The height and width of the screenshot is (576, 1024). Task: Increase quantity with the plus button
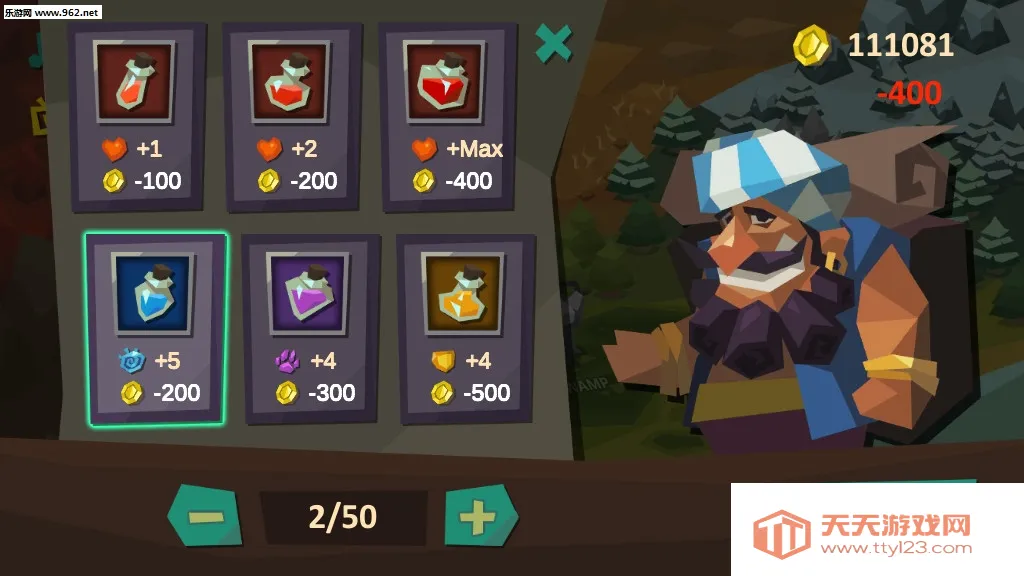point(479,517)
